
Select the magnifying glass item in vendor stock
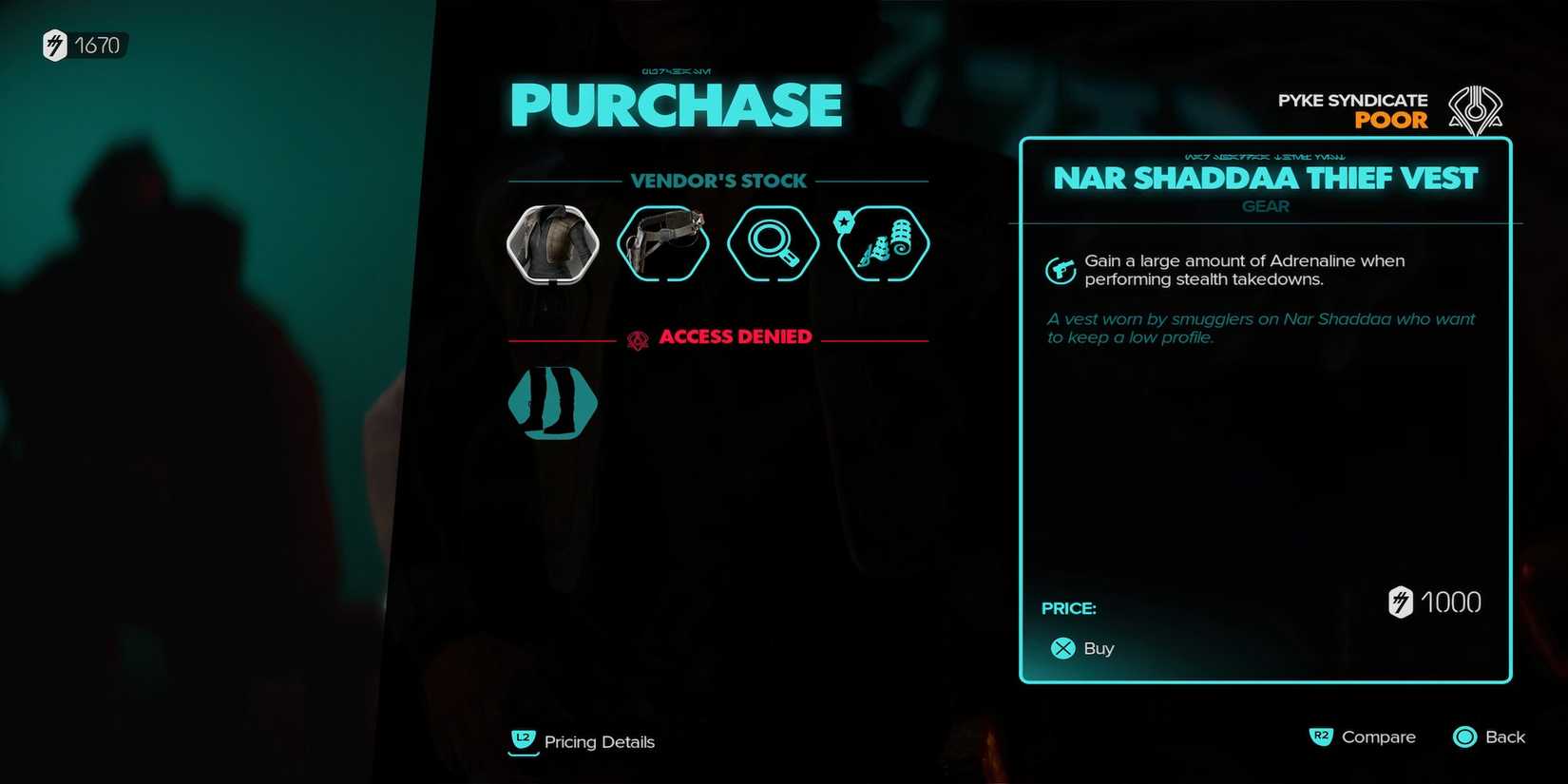pos(773,243)
